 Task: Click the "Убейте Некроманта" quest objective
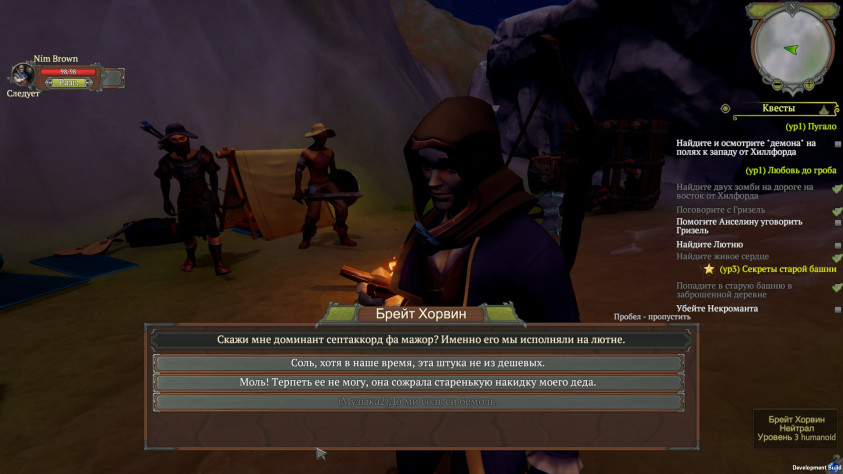click(716, 308)
